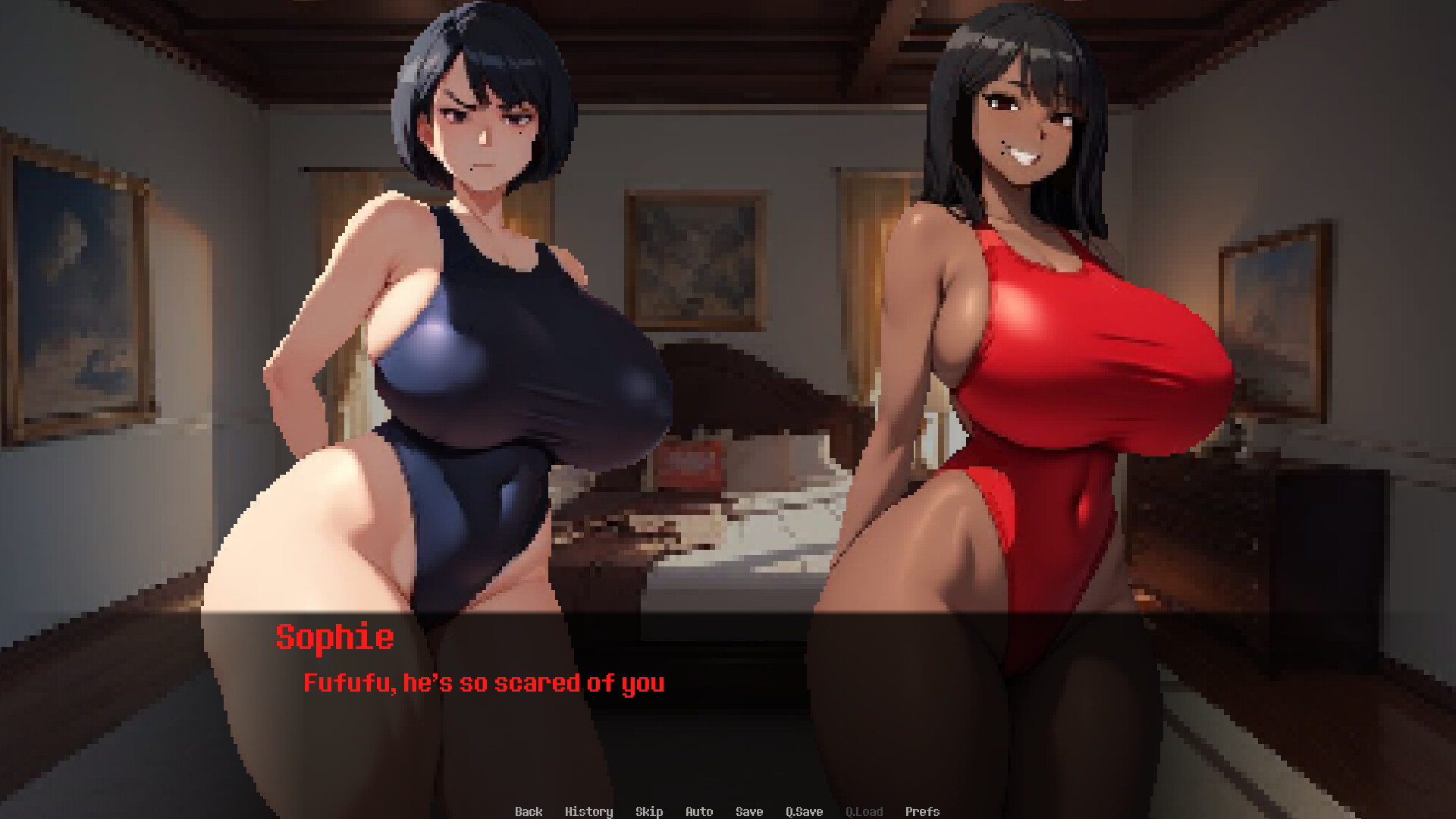Click Back to revisit previous dialogue
Viewport: 1456px width, 819px height.
point(529,811)
